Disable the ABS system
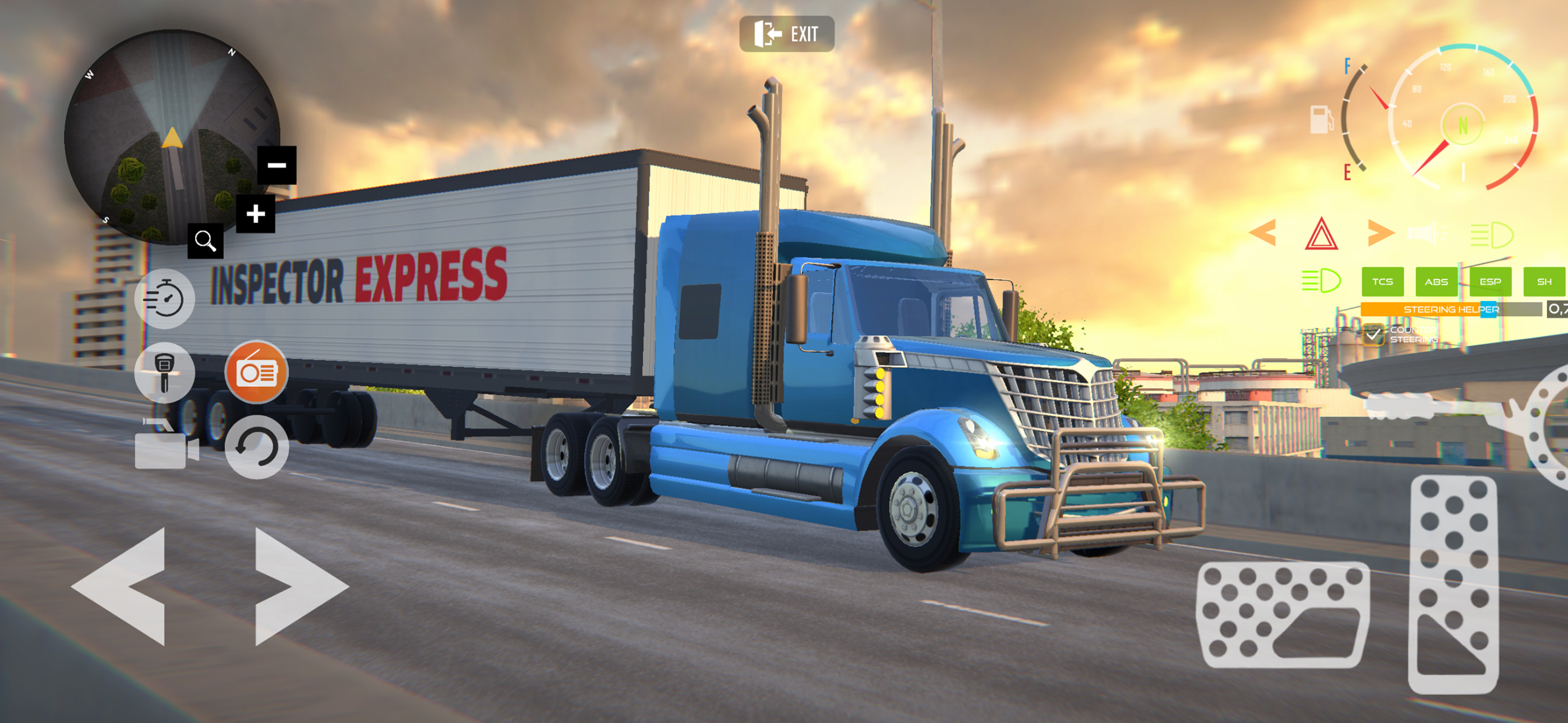1568x723 pixels. click(1437, 282)
